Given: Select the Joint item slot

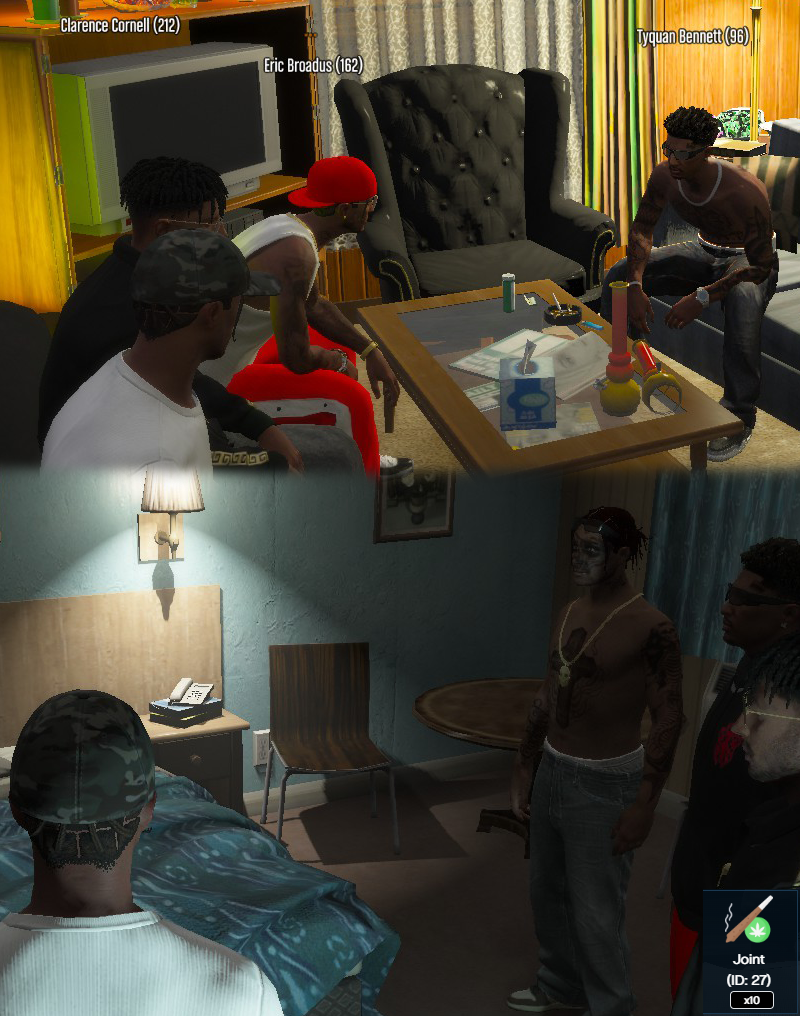Looking at the screenshot, I should tap(750, 950).
